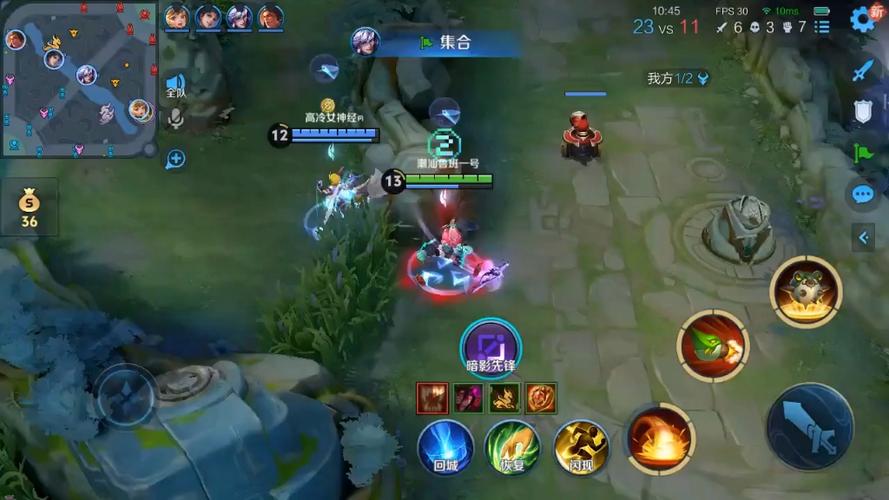Send the white shield retreat signal
The image size is (889, 500).
coord(862,112)
